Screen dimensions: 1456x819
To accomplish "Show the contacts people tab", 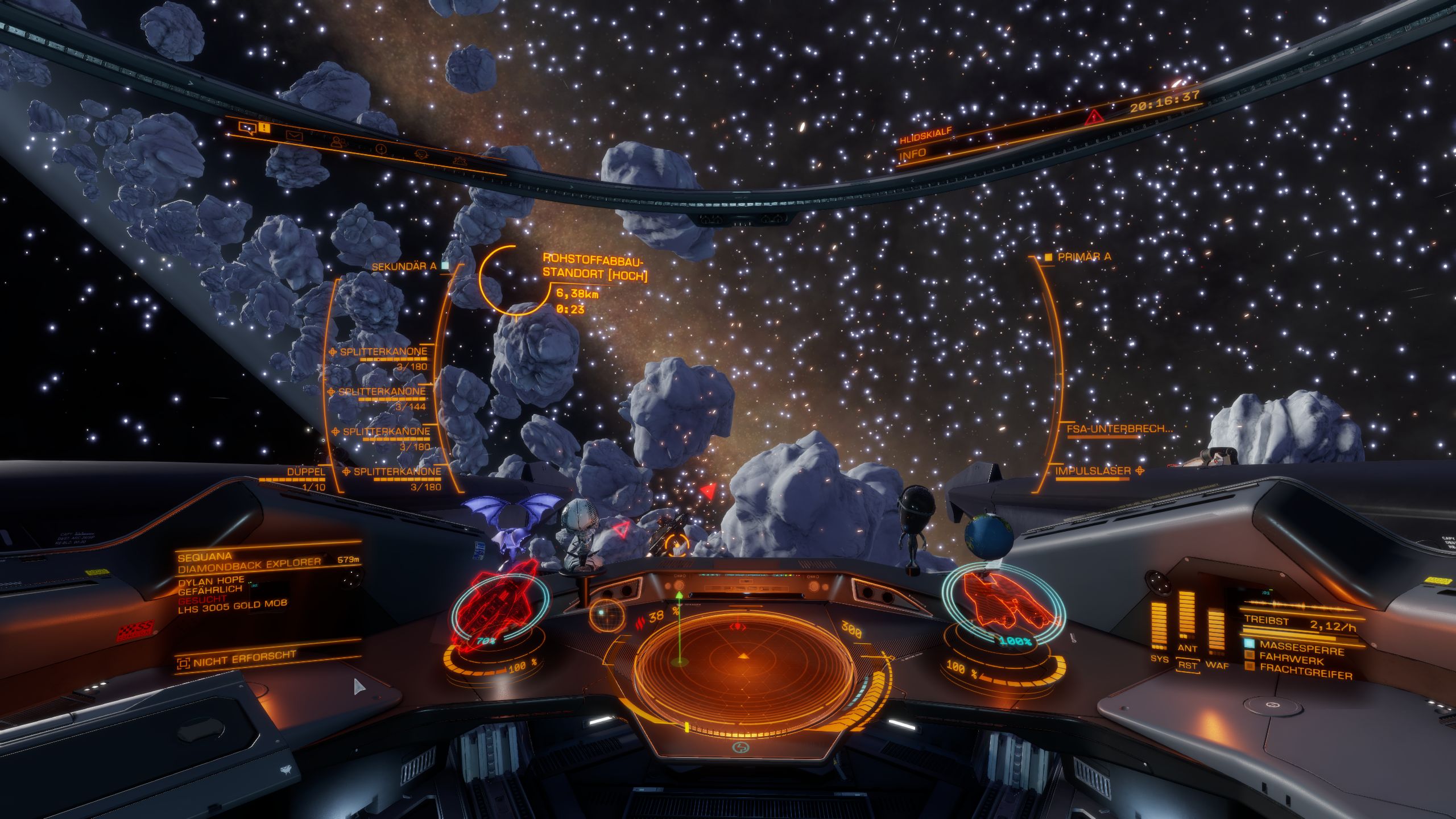I will click(340, 142).
